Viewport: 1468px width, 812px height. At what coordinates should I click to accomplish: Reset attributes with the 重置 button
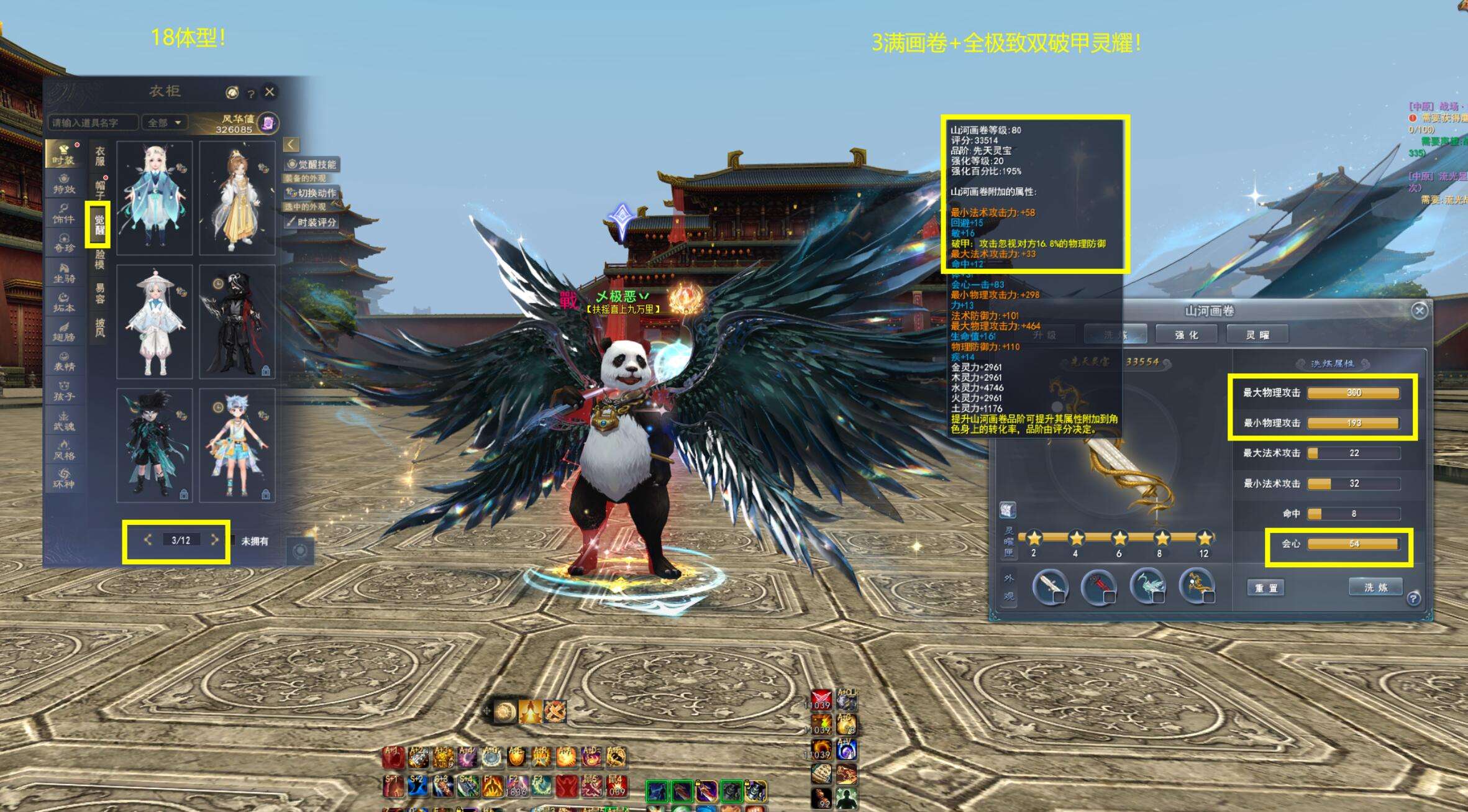pyautogui.click(x=1266, y=588)
